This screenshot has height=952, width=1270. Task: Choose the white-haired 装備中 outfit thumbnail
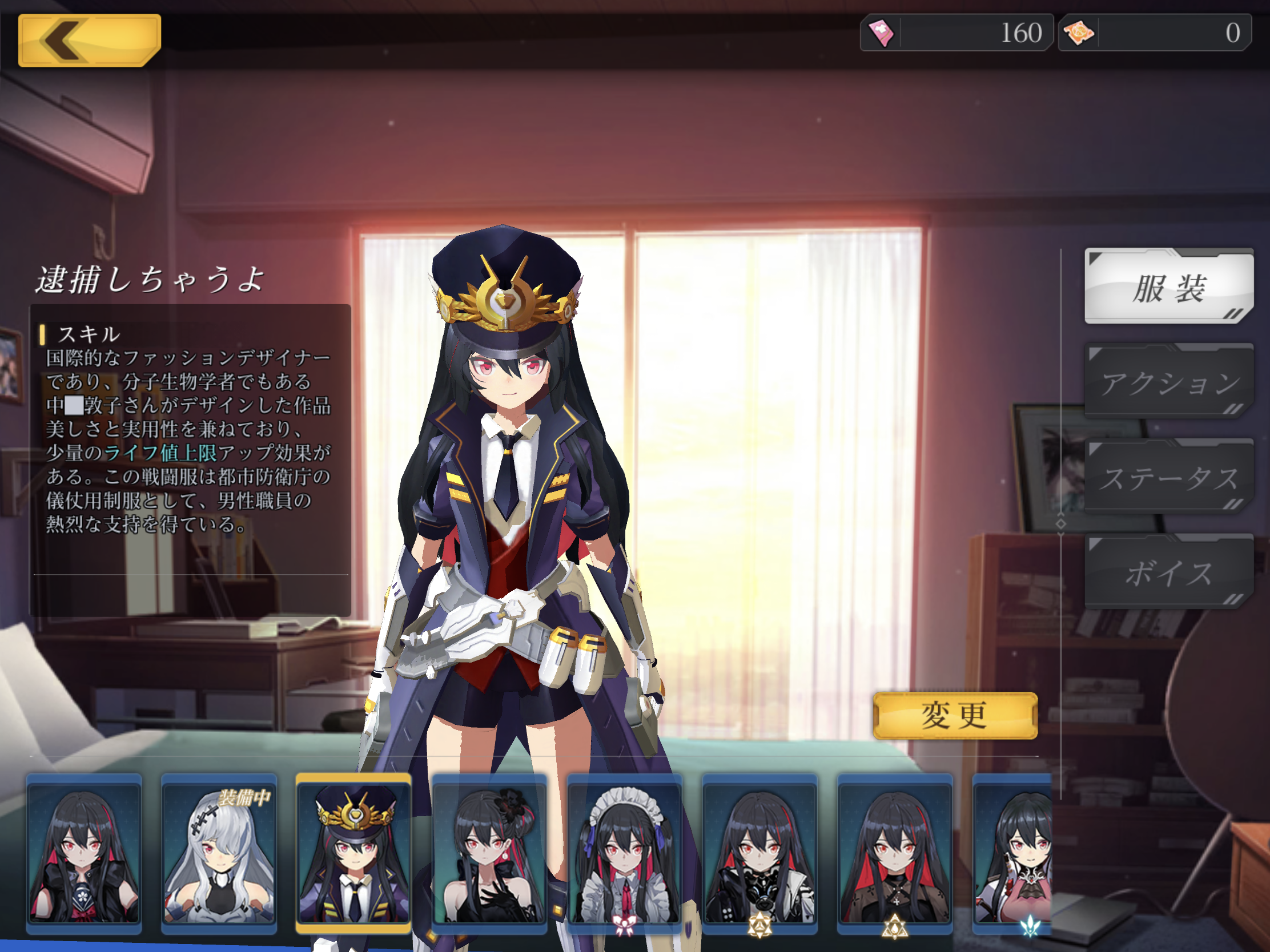[219, 853]
